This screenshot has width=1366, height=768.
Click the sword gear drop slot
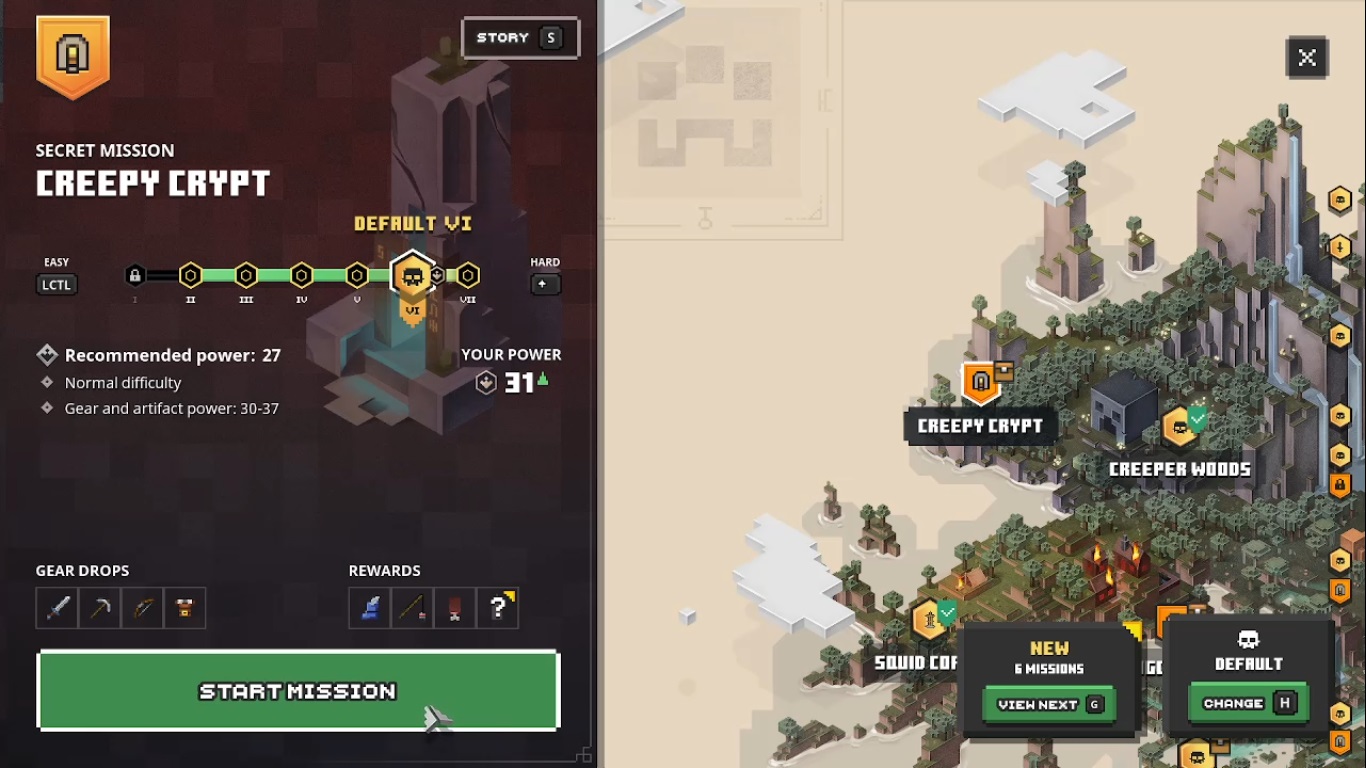57,608
